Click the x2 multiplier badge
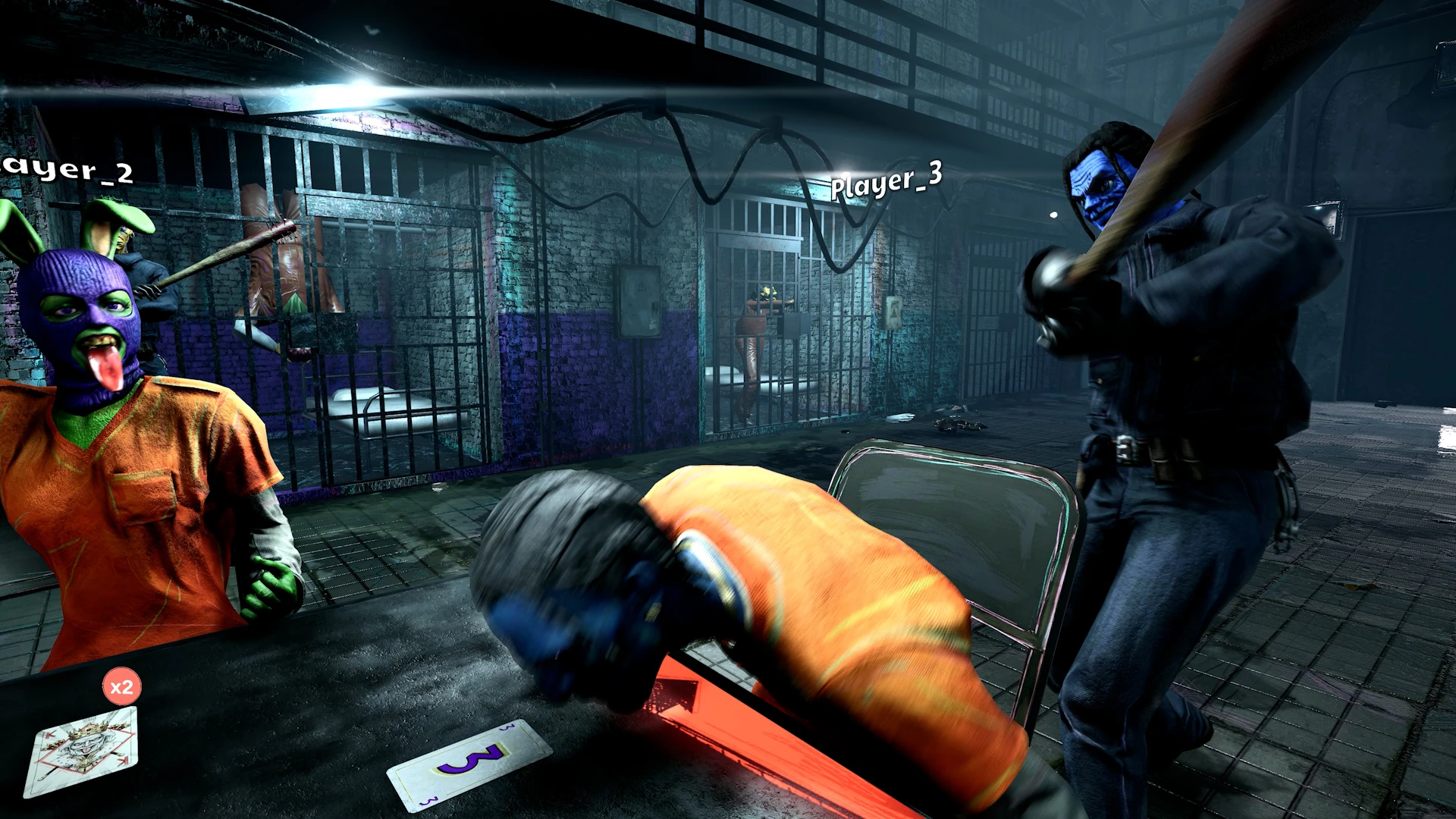 121,689
